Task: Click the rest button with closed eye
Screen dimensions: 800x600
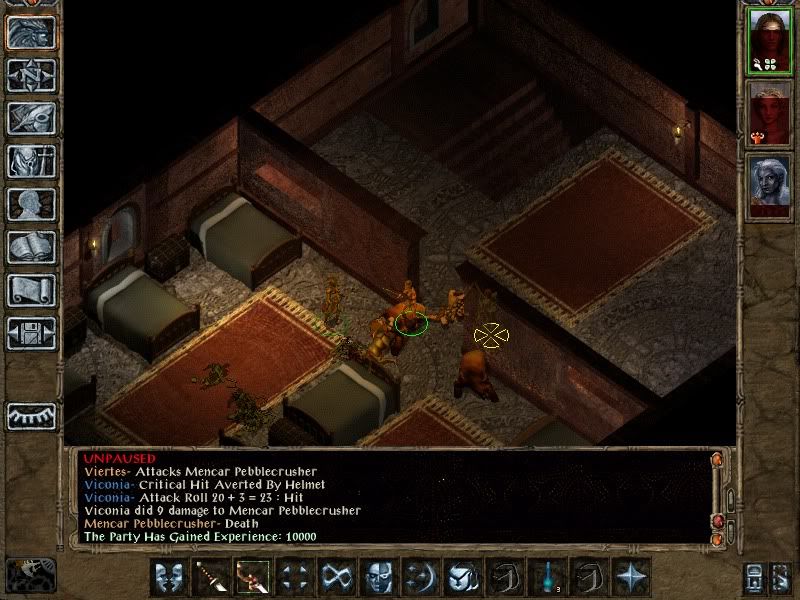Action: tap(31, 415)
